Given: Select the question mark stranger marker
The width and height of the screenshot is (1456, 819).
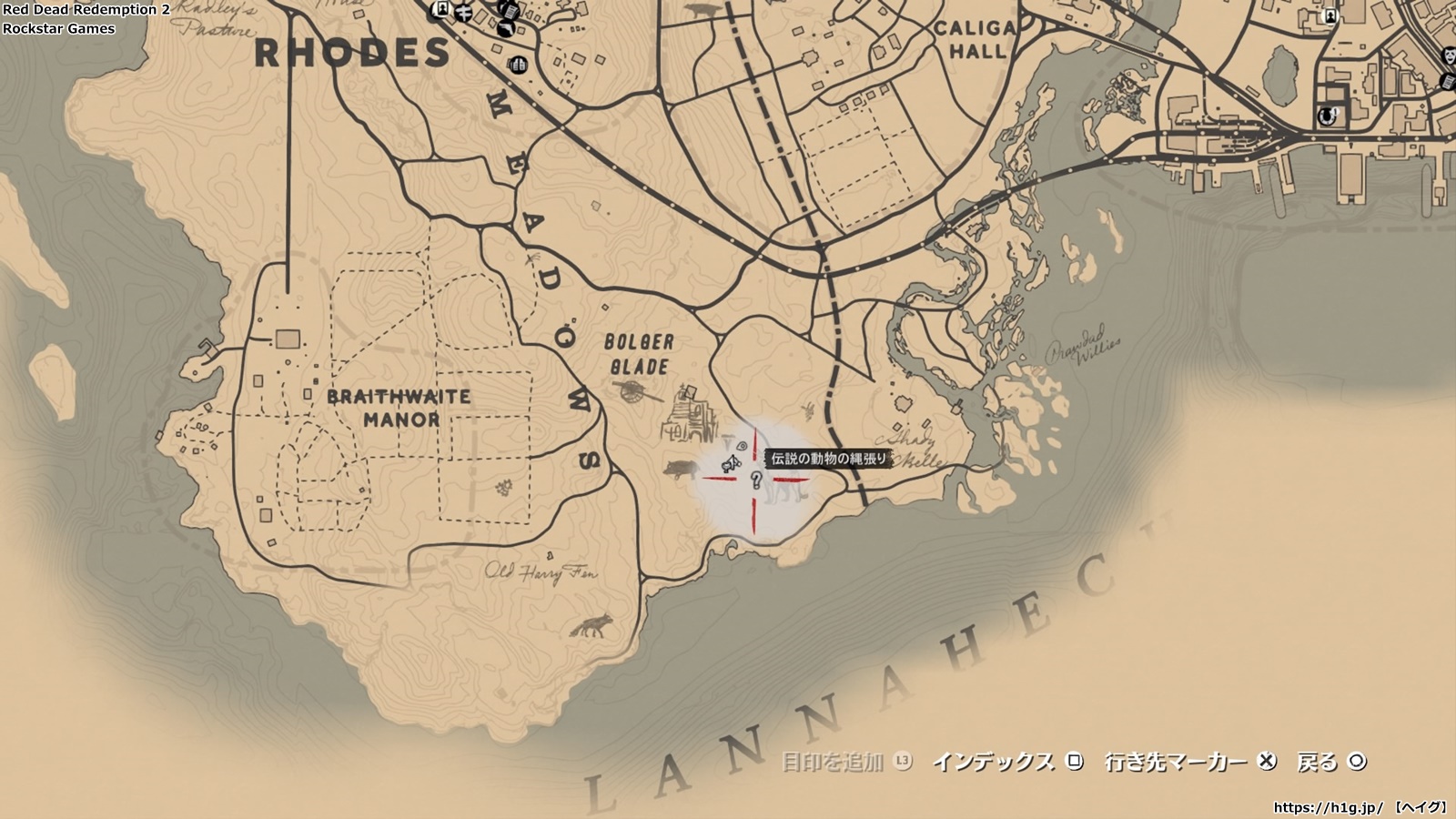Looking at the screenshot, I should (x=755, y=480).
